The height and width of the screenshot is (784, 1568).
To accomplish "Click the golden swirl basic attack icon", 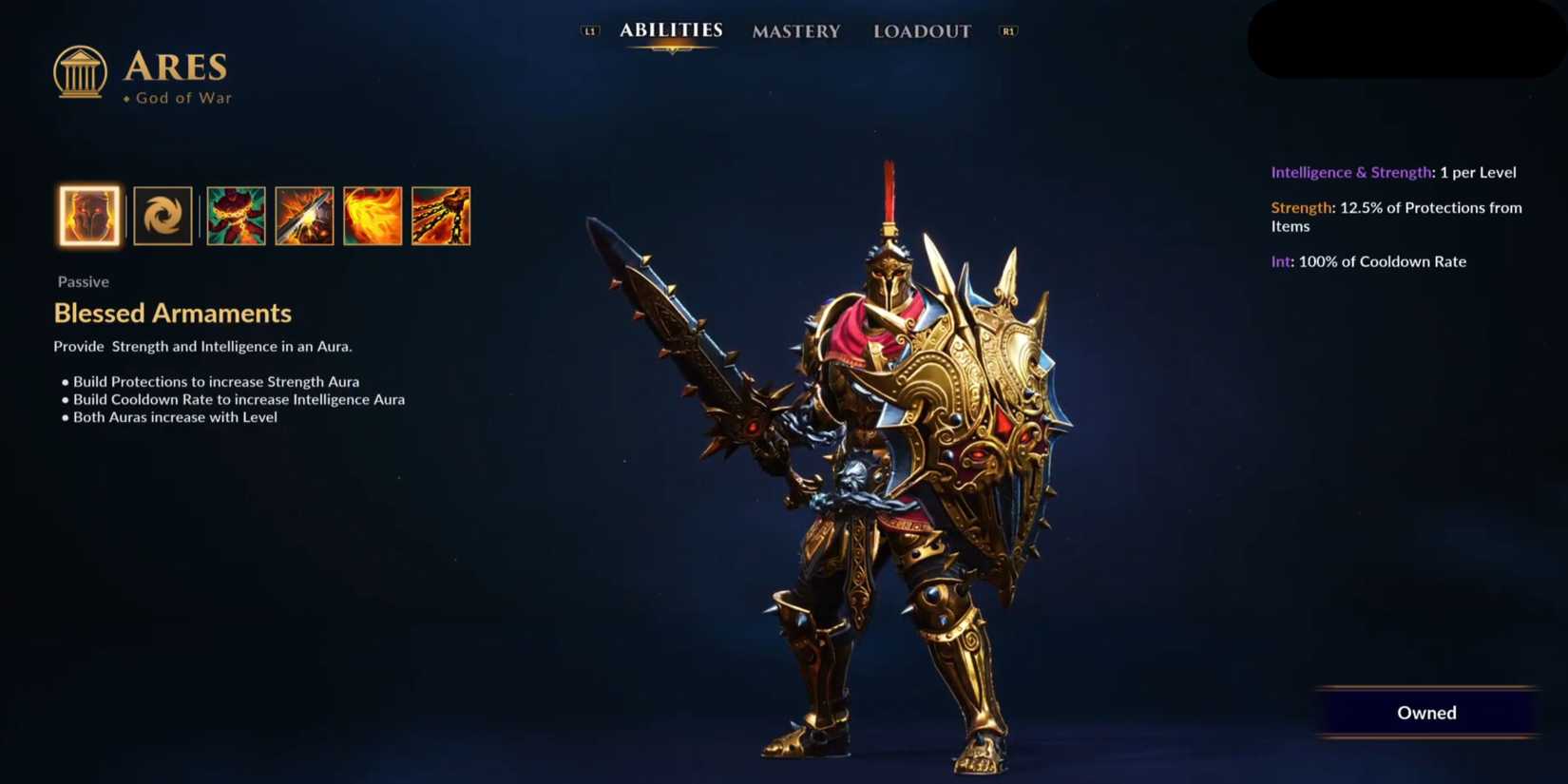I will (163, 216).
